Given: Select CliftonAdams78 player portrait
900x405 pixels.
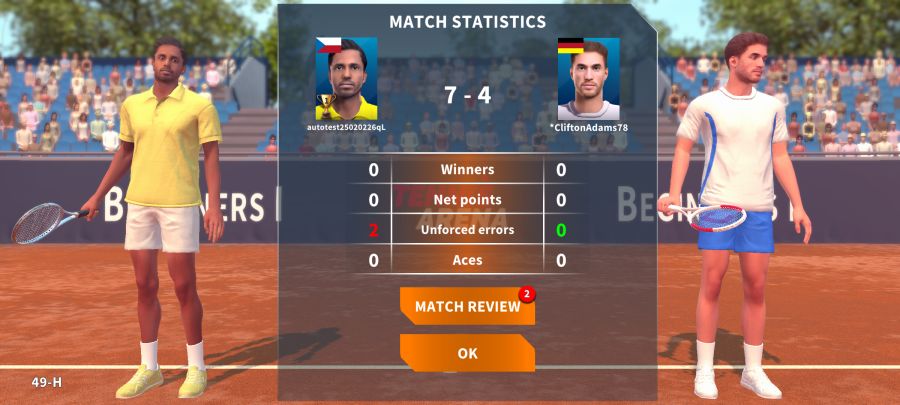Looking at the screenshot, I should click(x=589, y=79).
